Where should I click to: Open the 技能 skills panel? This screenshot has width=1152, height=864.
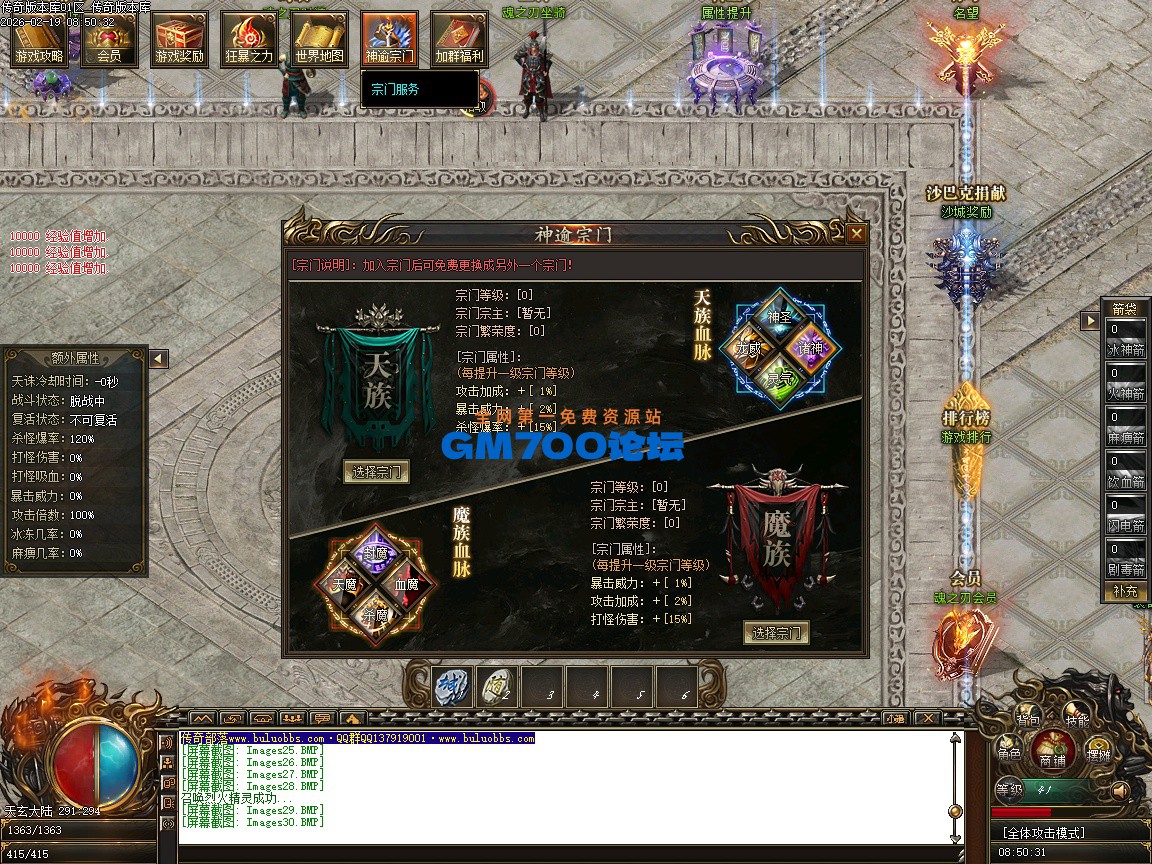tap(1077, 719)
